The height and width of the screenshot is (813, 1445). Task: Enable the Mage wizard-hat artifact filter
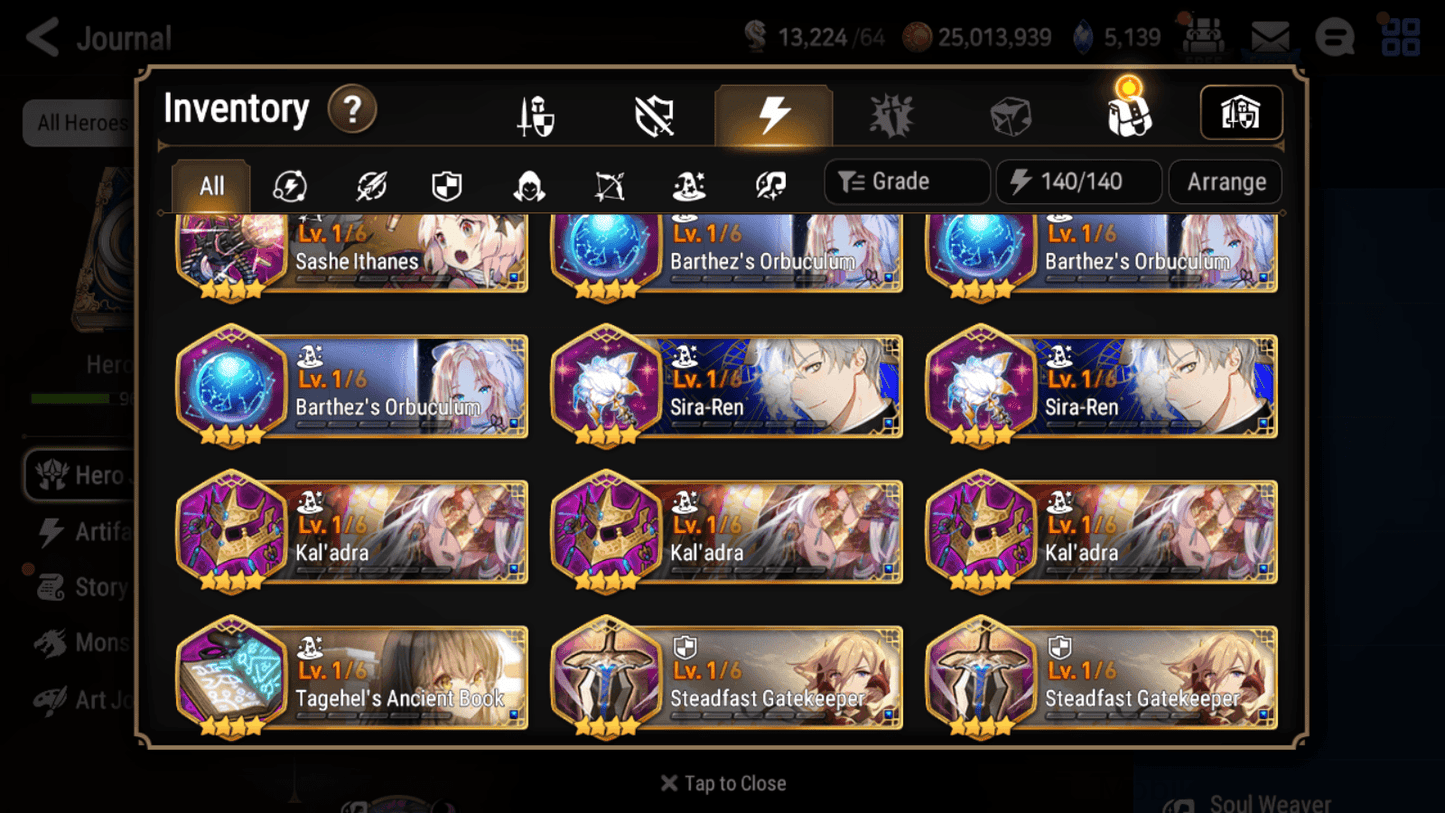coord(688,185)
